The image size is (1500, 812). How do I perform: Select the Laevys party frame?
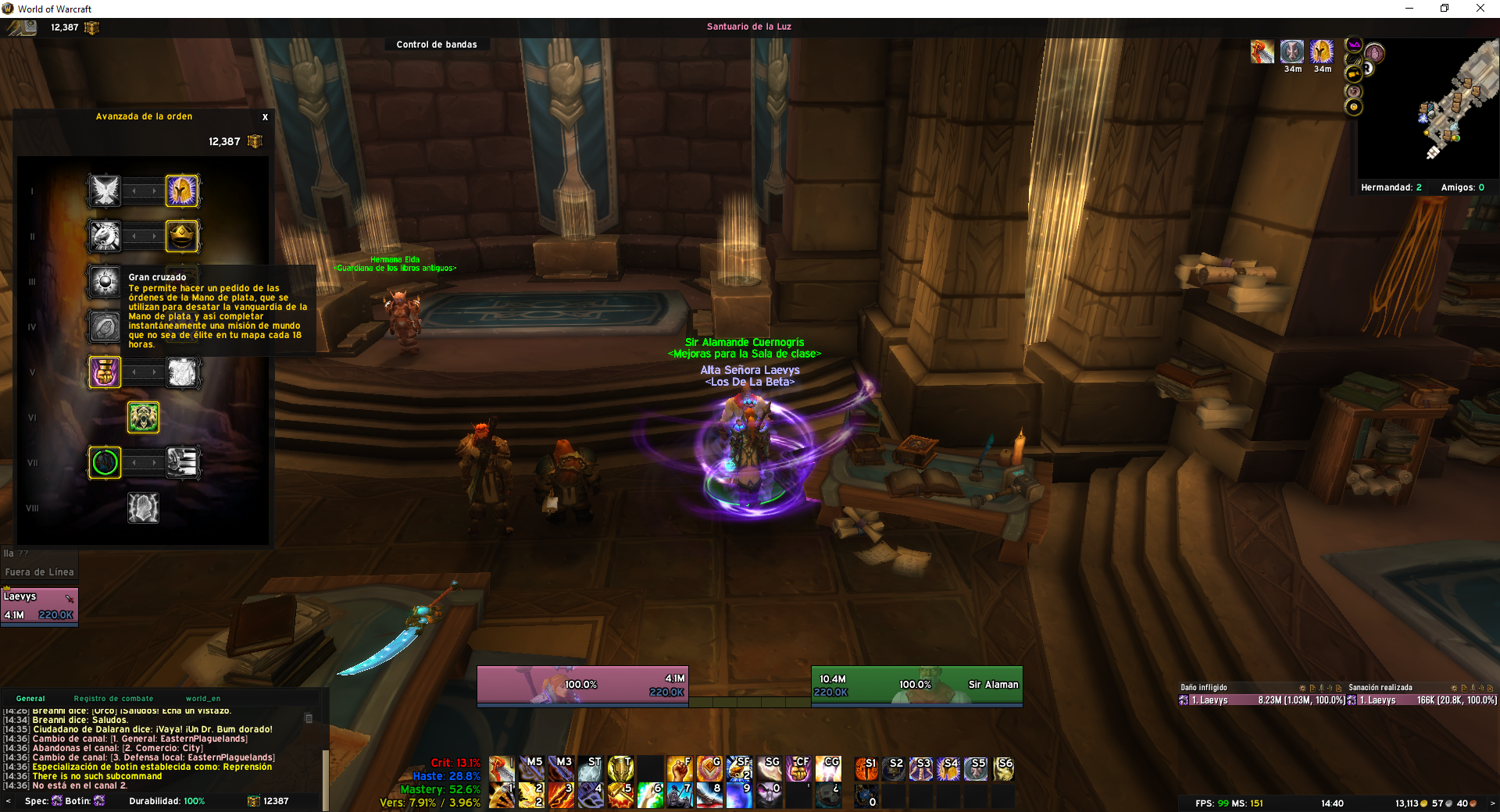click(39, 605)
